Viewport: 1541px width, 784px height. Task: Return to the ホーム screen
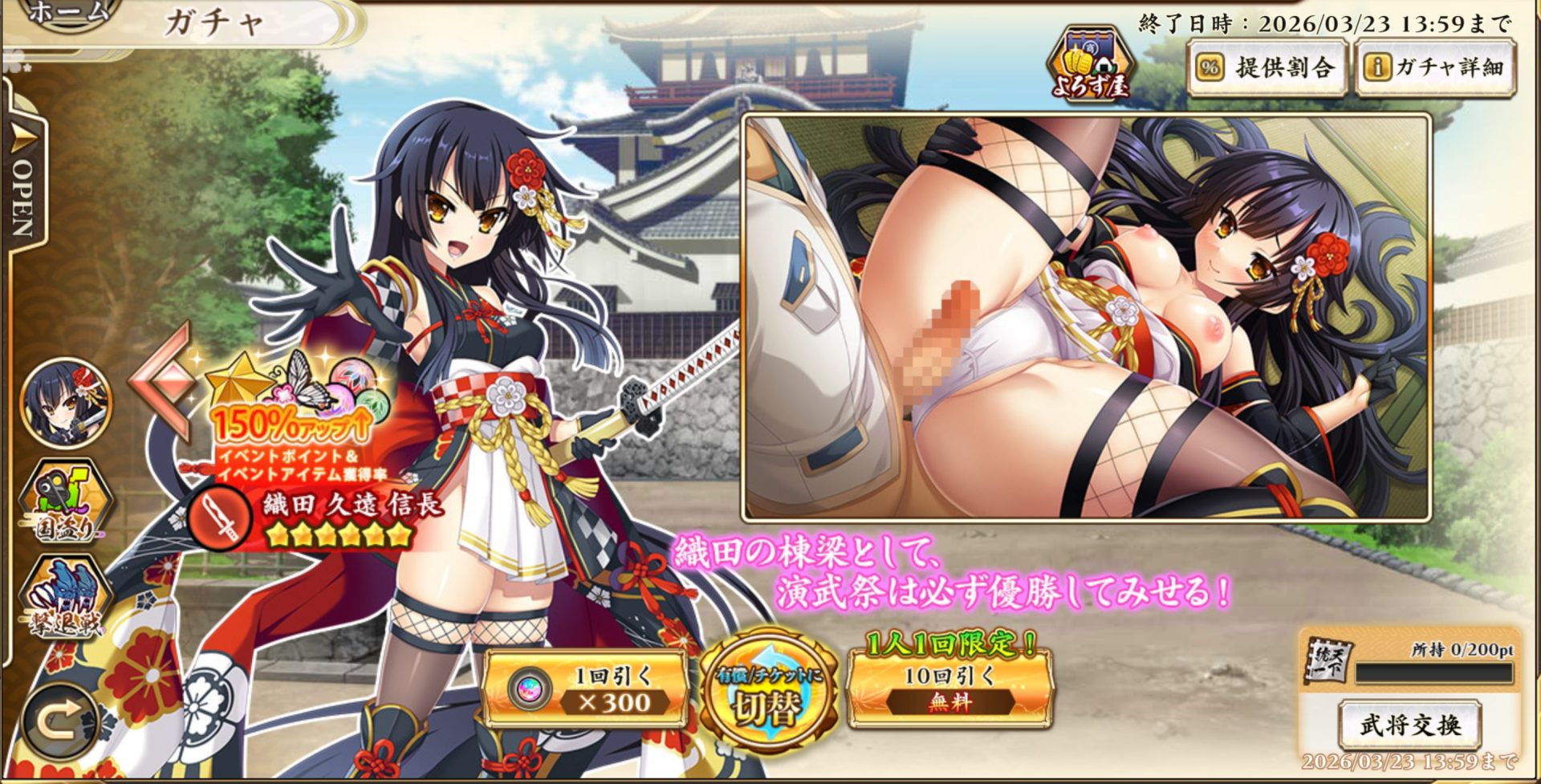point(72,13)
